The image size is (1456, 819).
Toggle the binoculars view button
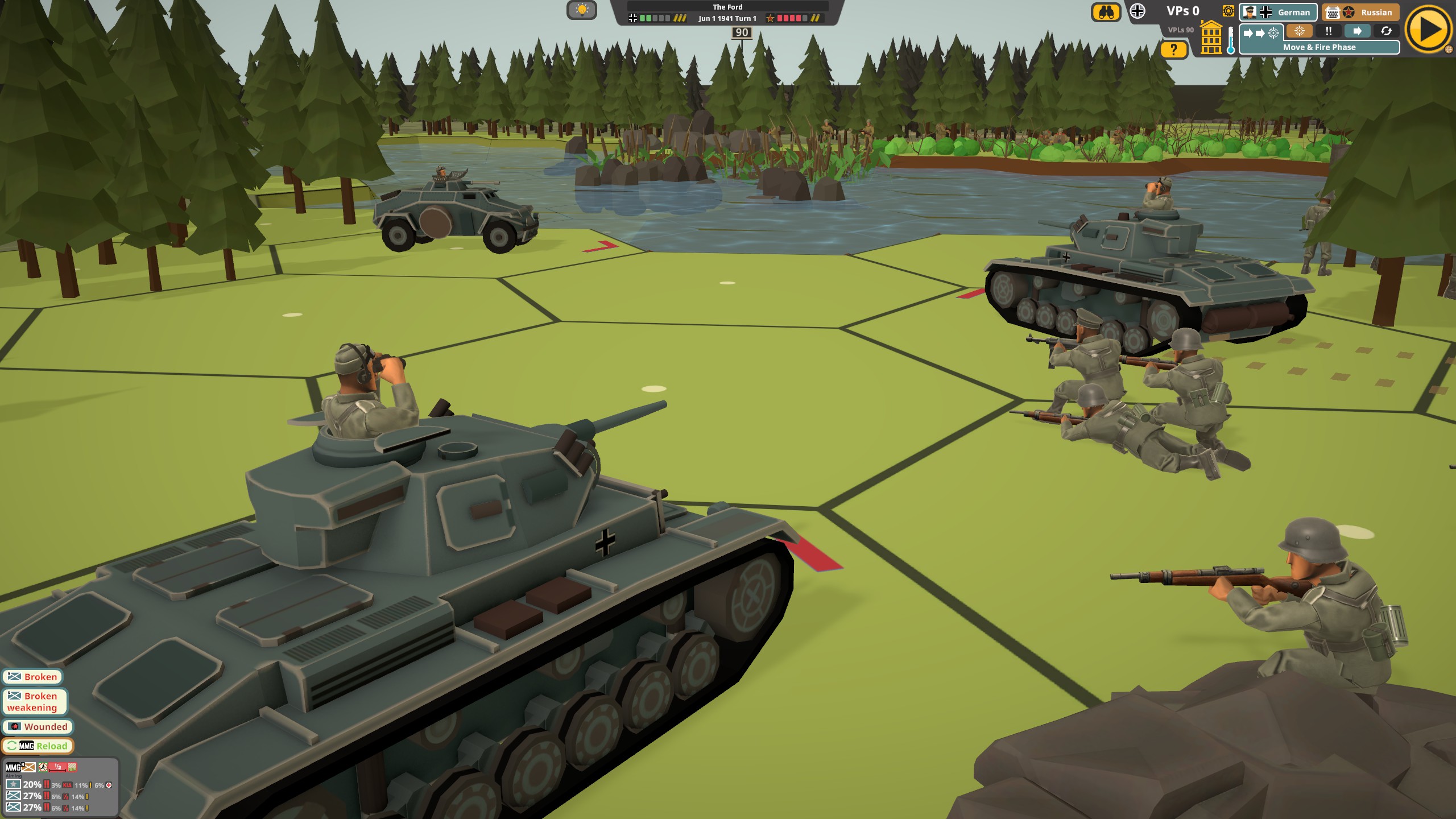1106,12
